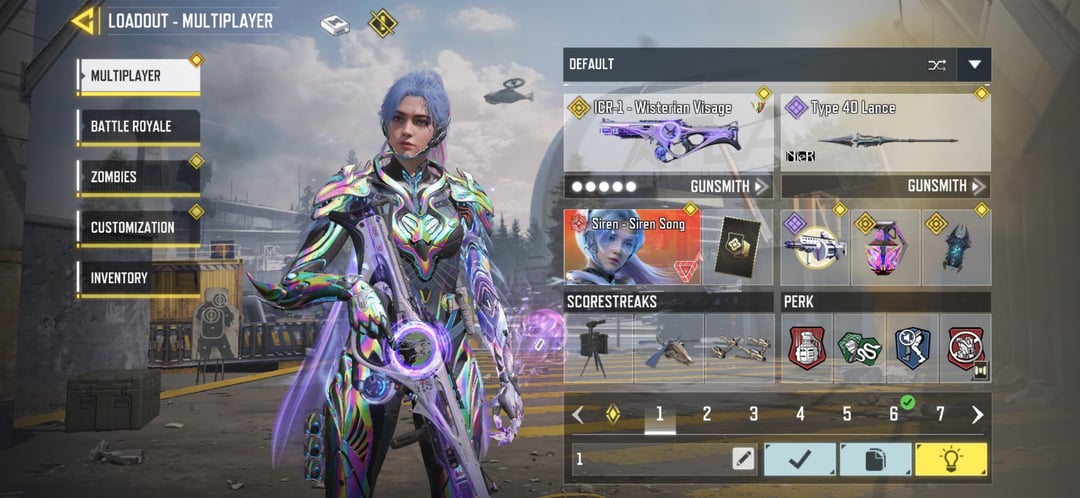Open the Multiplayer loadout tab
The image size is (1080, 498).
[x=139, y=76]
